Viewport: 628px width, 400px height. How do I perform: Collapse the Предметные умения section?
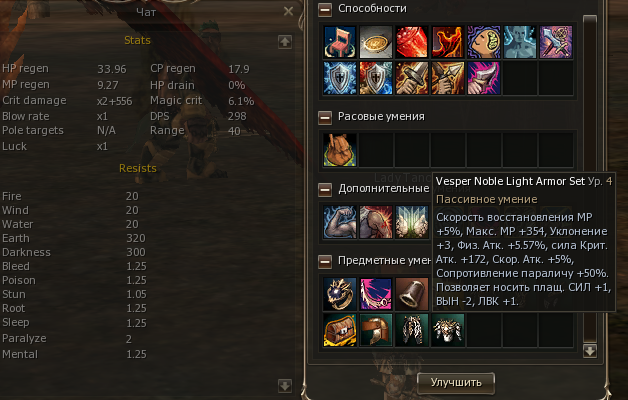(325, 261)
